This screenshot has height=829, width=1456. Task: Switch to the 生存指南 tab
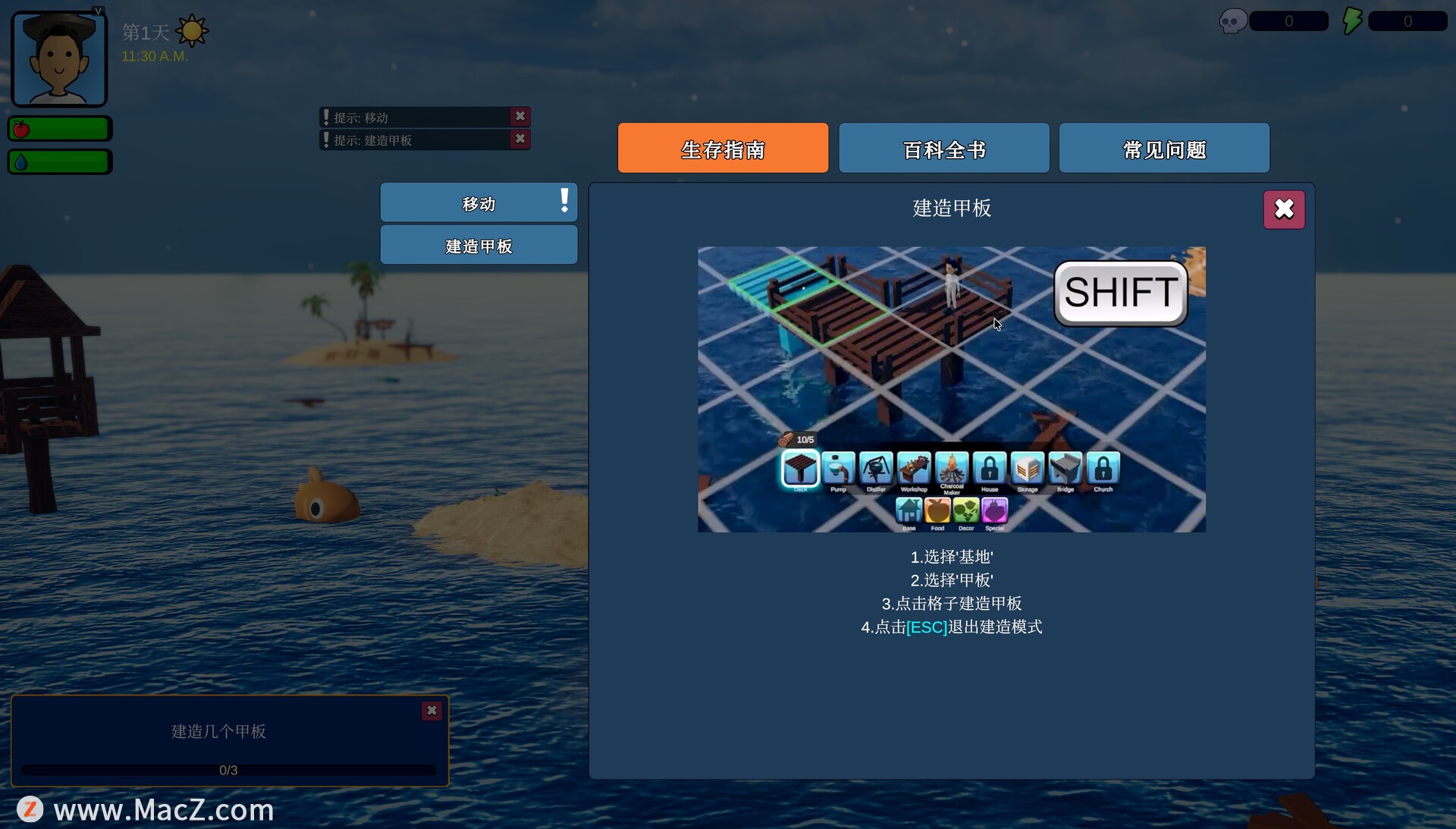click(x=723, y=149)
